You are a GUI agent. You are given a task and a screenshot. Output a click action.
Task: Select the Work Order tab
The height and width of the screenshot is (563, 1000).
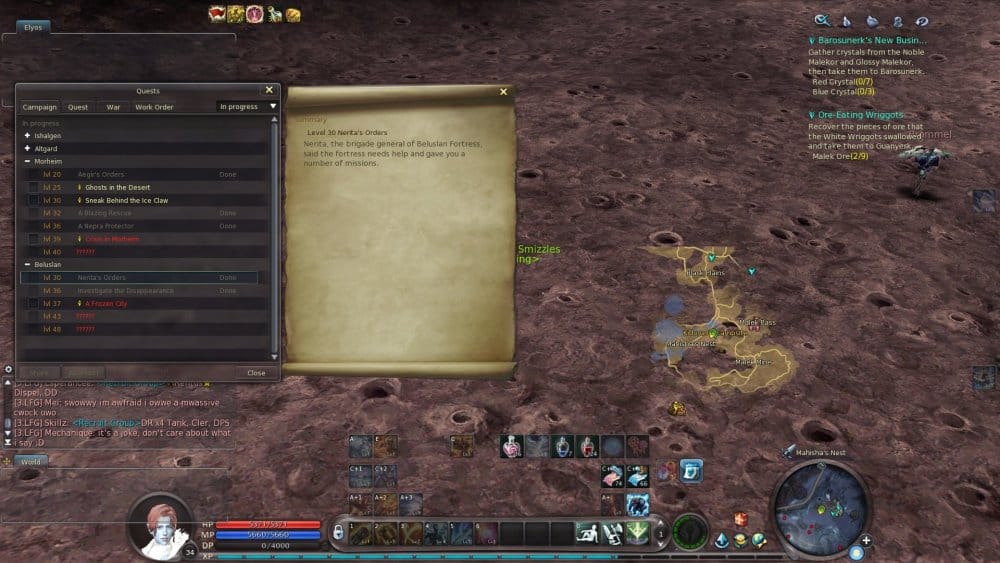coord(154,107)
